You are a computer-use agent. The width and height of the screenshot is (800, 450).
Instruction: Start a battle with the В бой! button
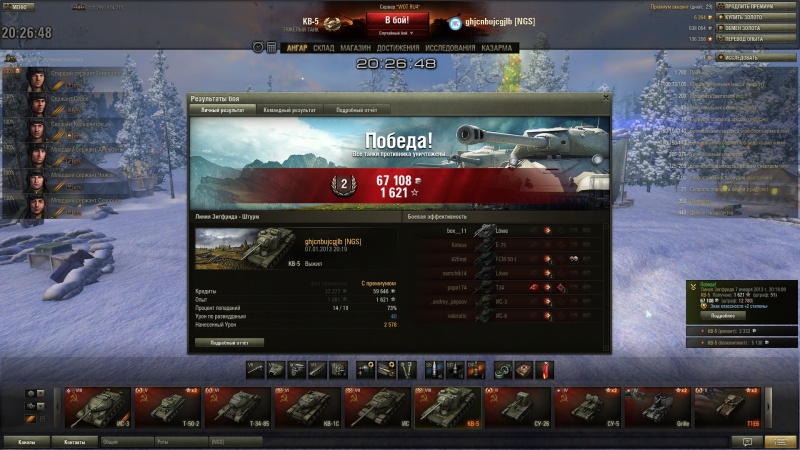[398, 20]
